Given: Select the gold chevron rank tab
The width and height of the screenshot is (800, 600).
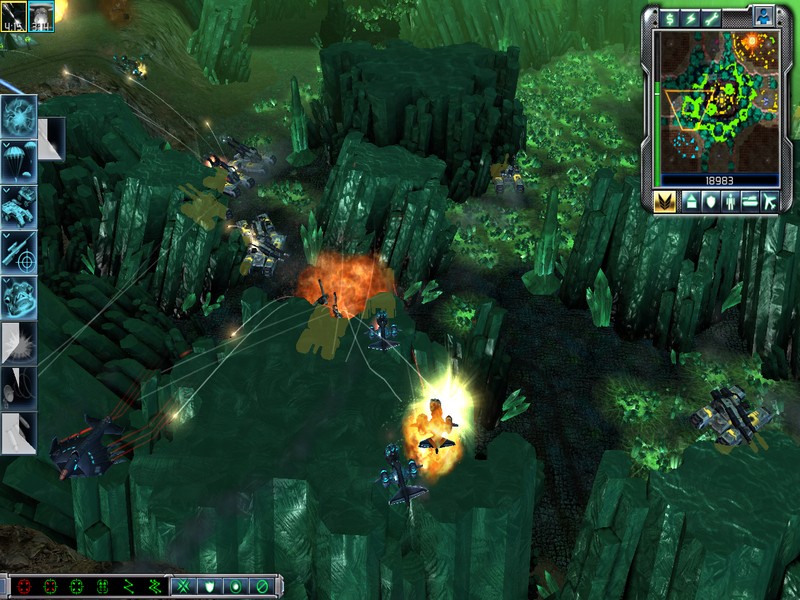Looking at the screenshot, I should tap(665, 201).
